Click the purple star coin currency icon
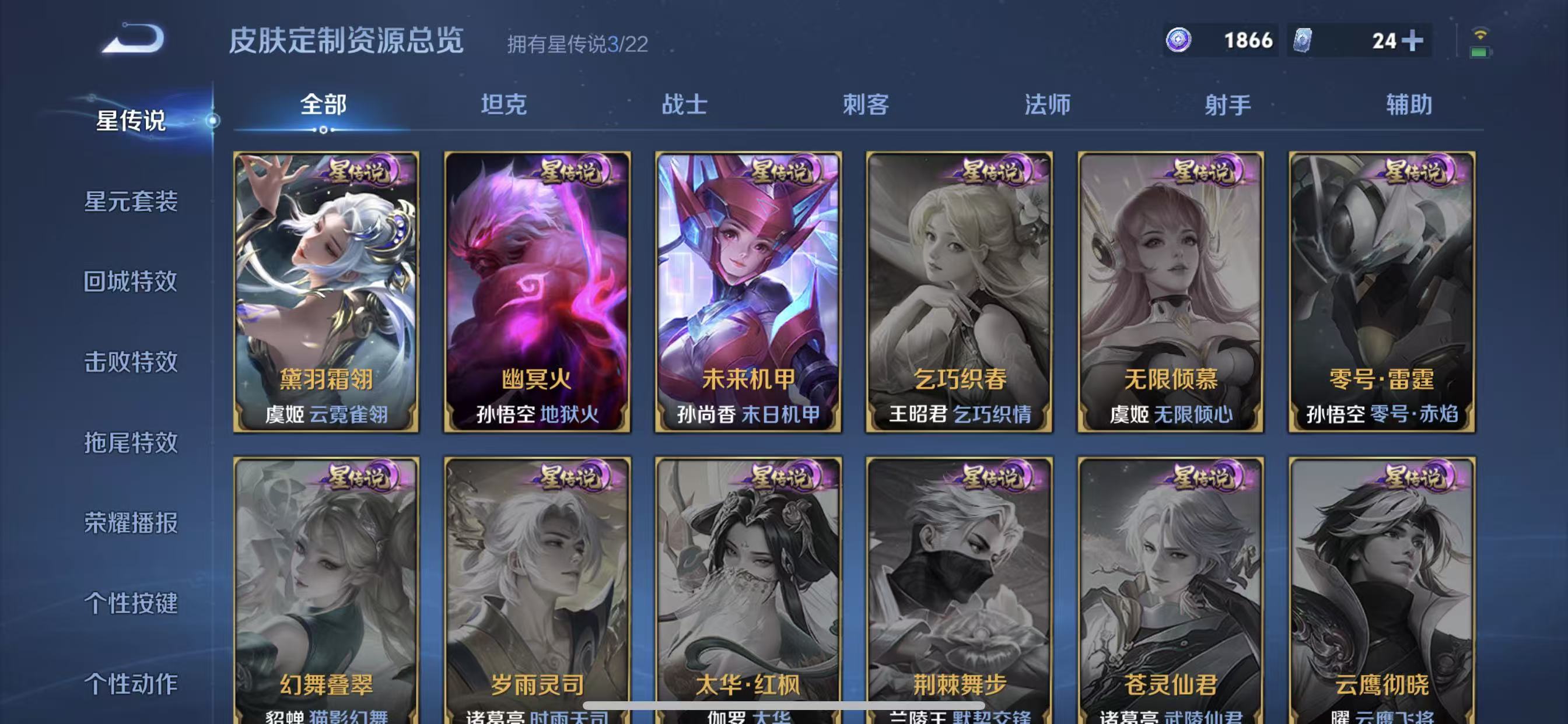 (1179, 40)
